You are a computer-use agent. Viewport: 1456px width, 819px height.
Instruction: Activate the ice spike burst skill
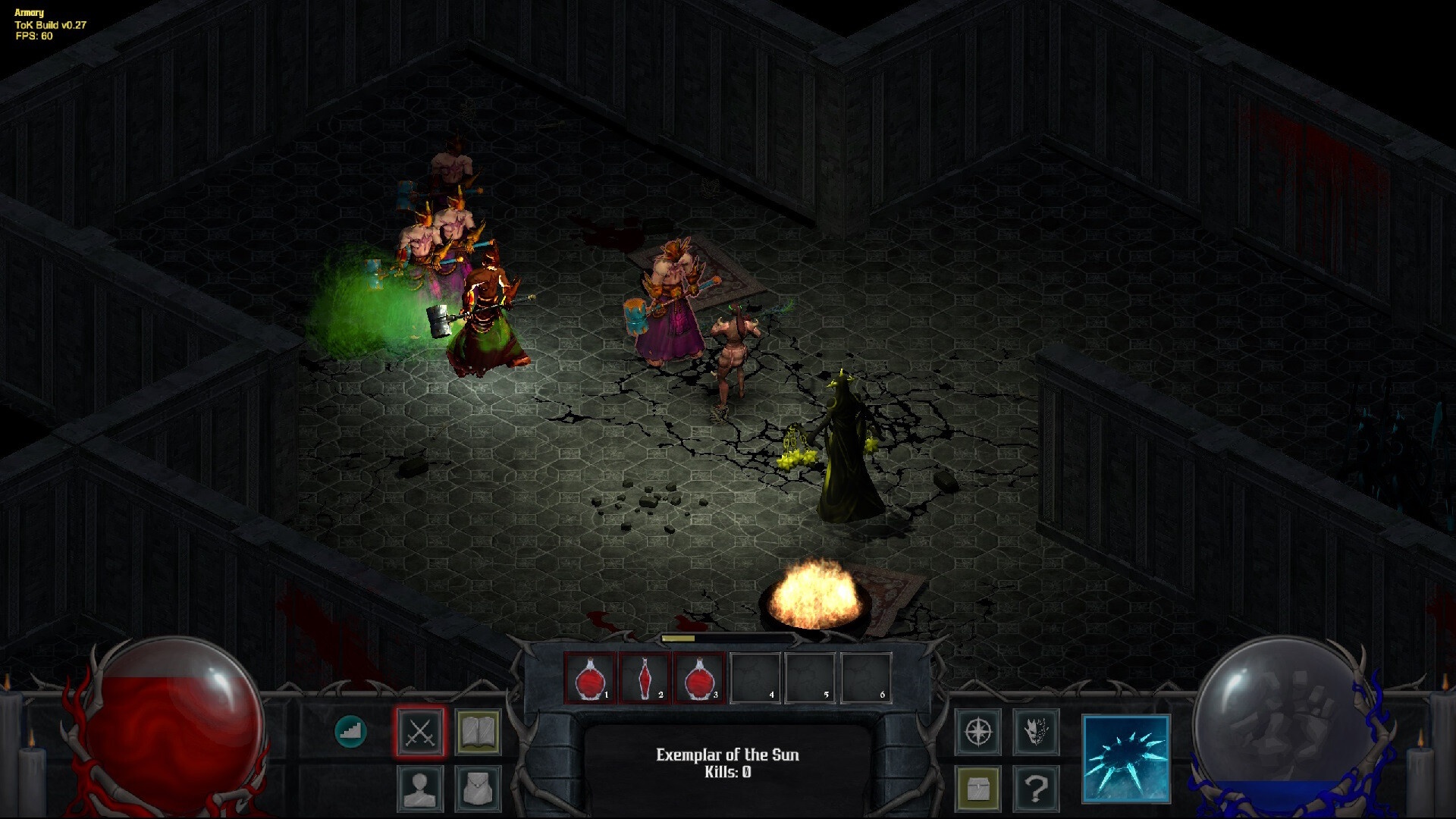(x=1126, y=758)
